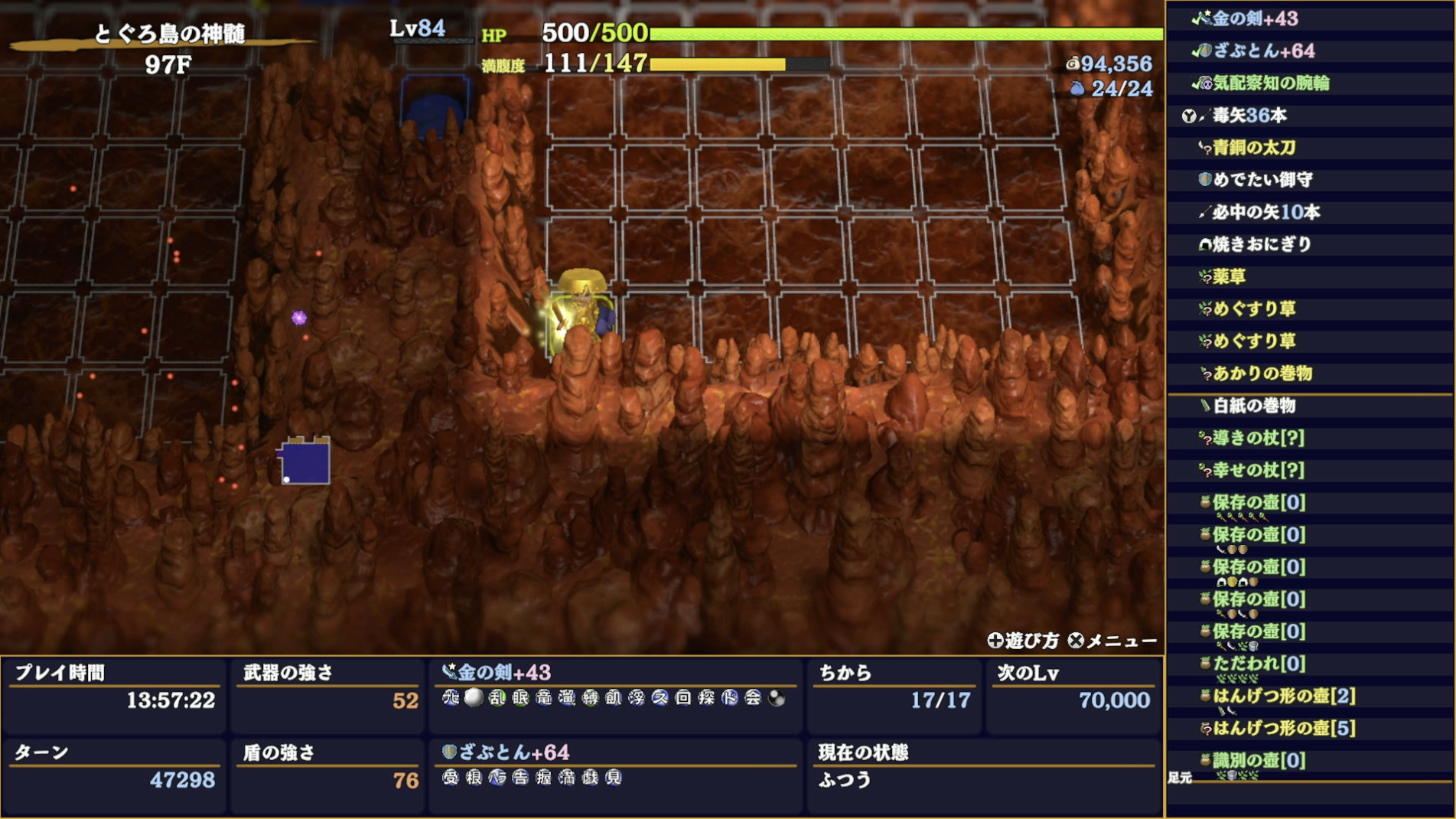Select the 白紙の巻物 scroll
Image resolution: width=1456 pixels, height=819 pixels.
(x=1254, y=406)
